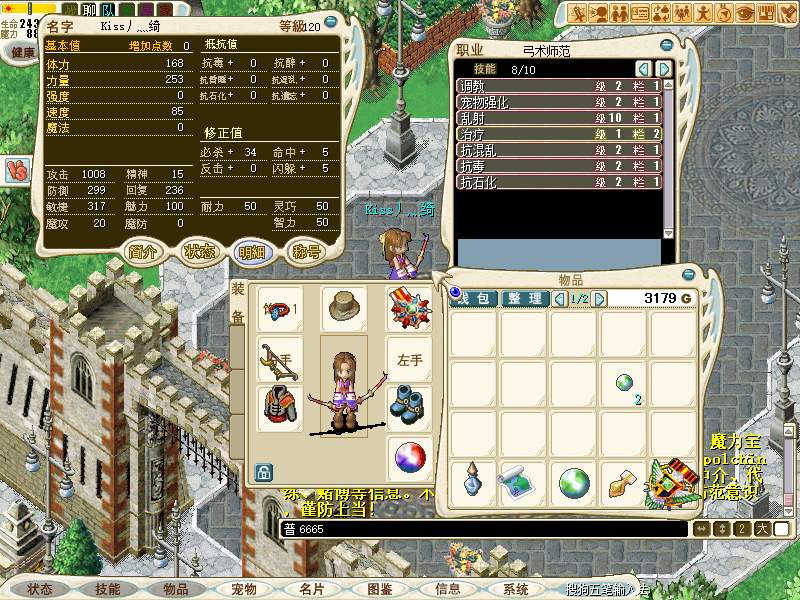The width and height of the screenshot is (800, 600).
Task: Choose the 宠物强化 skill entry
Action: pyautogui.click(x=560, y=102)
